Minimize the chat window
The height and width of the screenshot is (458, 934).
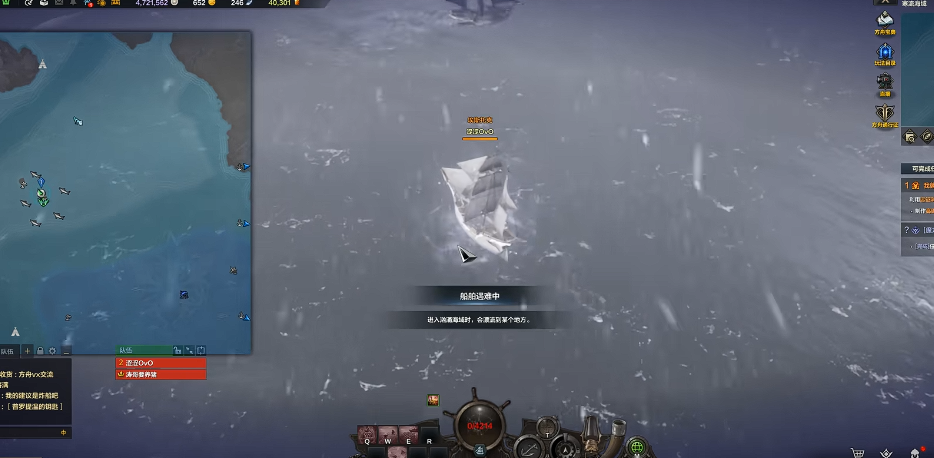click(66, 351)
